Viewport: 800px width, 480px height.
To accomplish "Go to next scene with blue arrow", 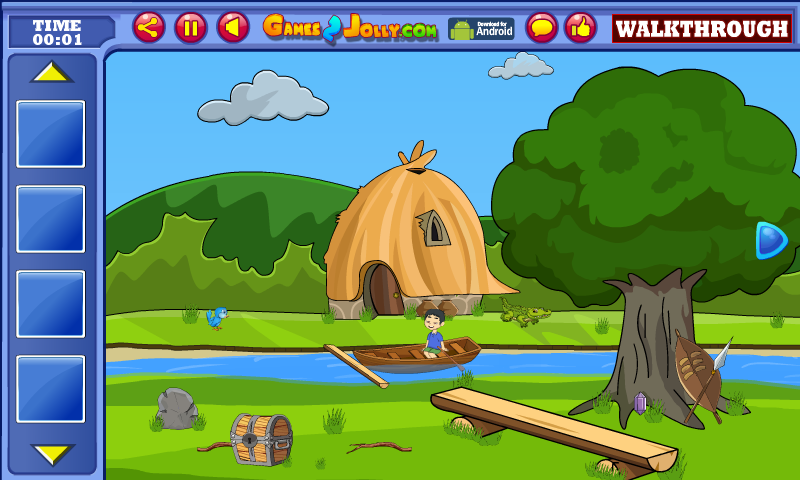I will (770, 240).
